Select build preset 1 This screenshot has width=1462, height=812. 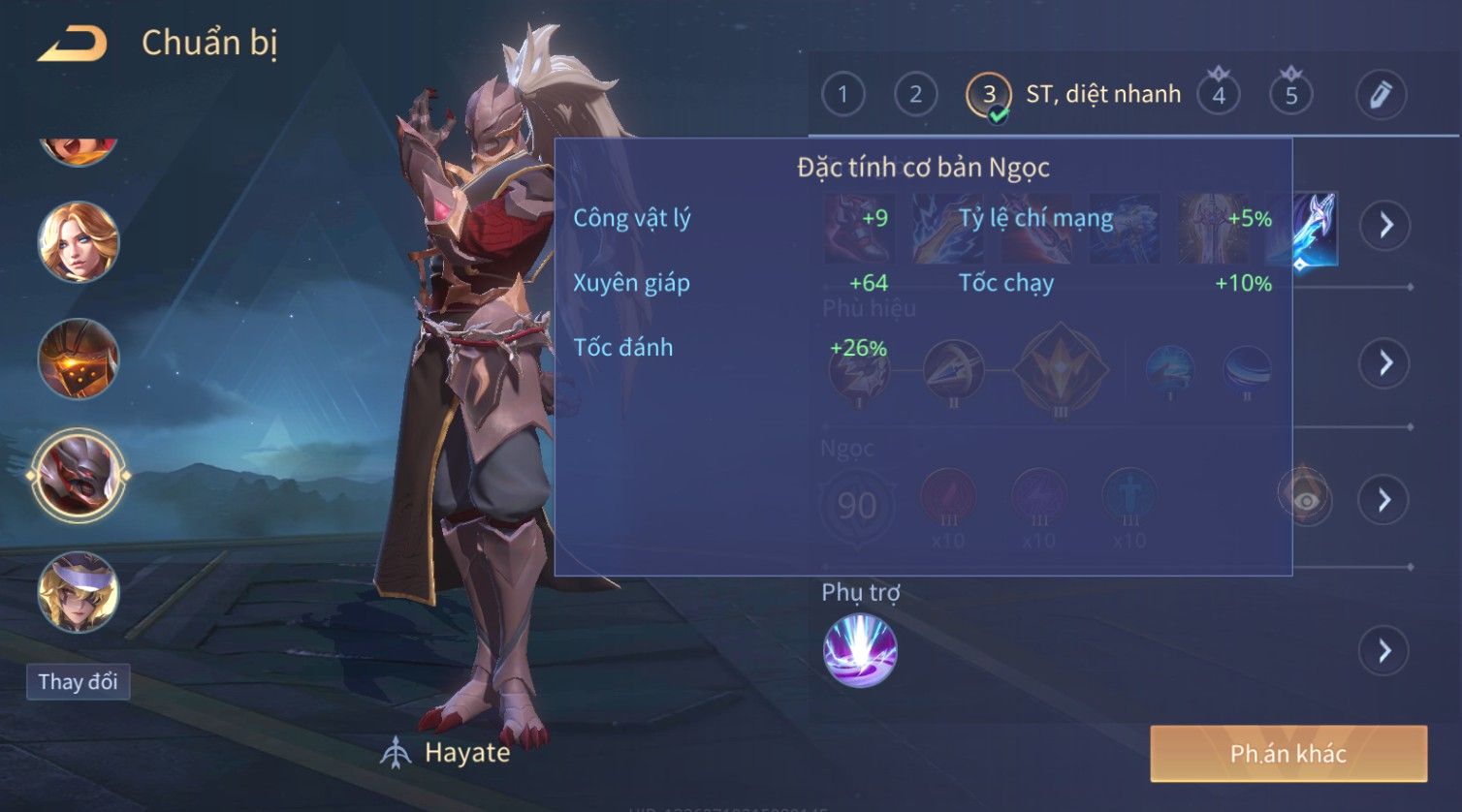[842, 95]
